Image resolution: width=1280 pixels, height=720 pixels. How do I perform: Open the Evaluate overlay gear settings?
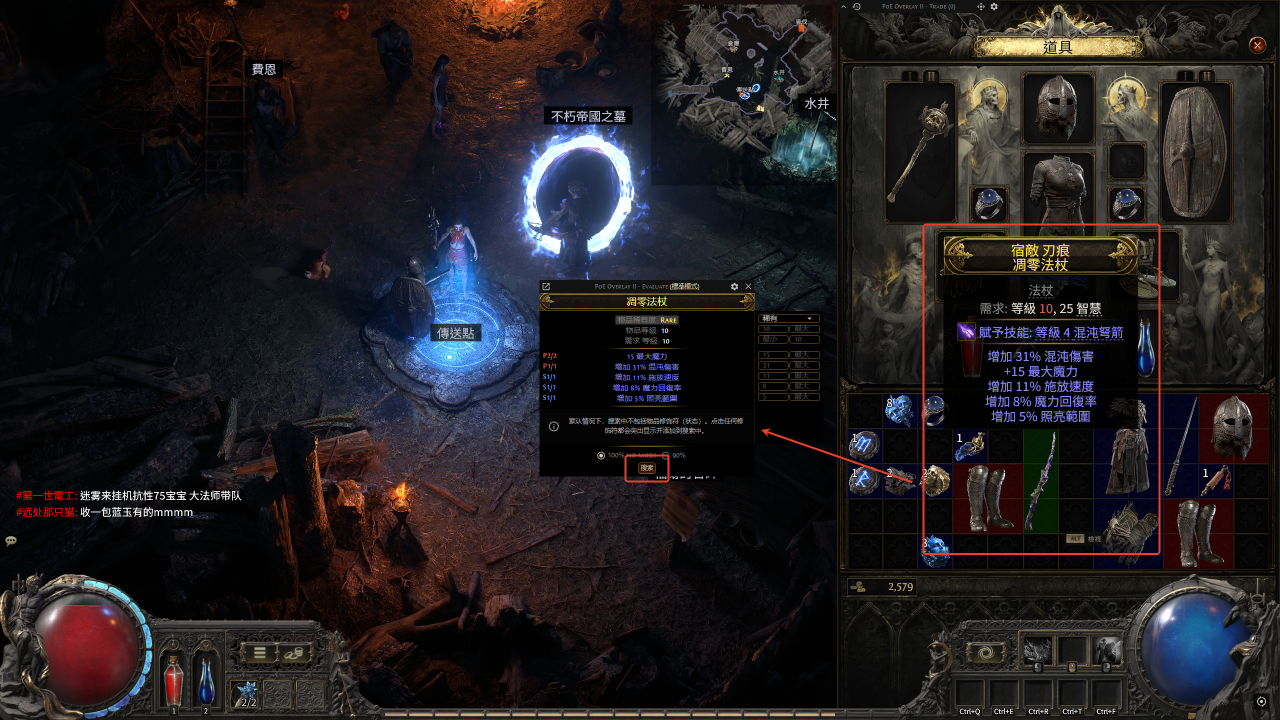735,287
